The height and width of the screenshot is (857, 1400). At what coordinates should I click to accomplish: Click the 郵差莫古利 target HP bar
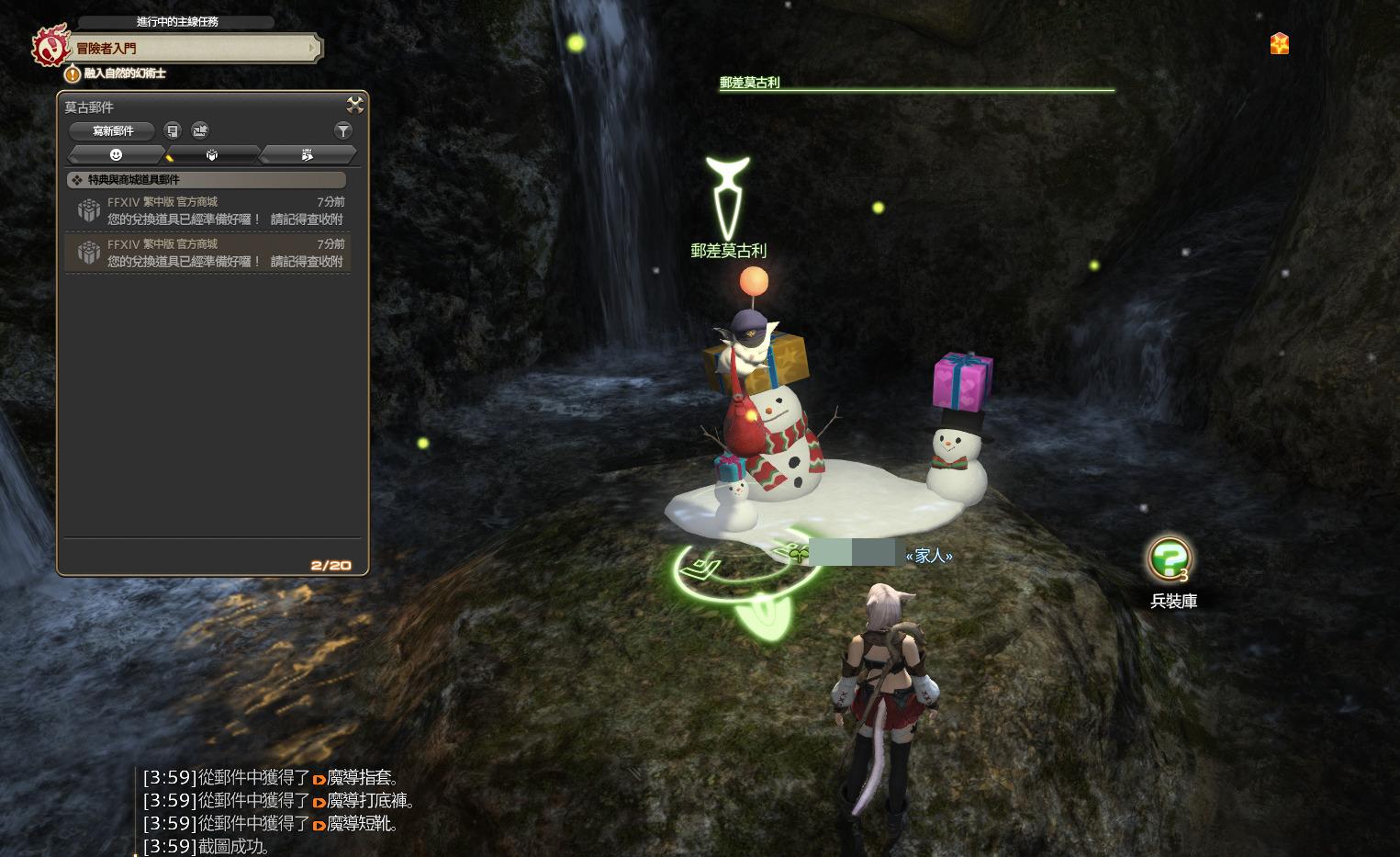pos(915,88)
